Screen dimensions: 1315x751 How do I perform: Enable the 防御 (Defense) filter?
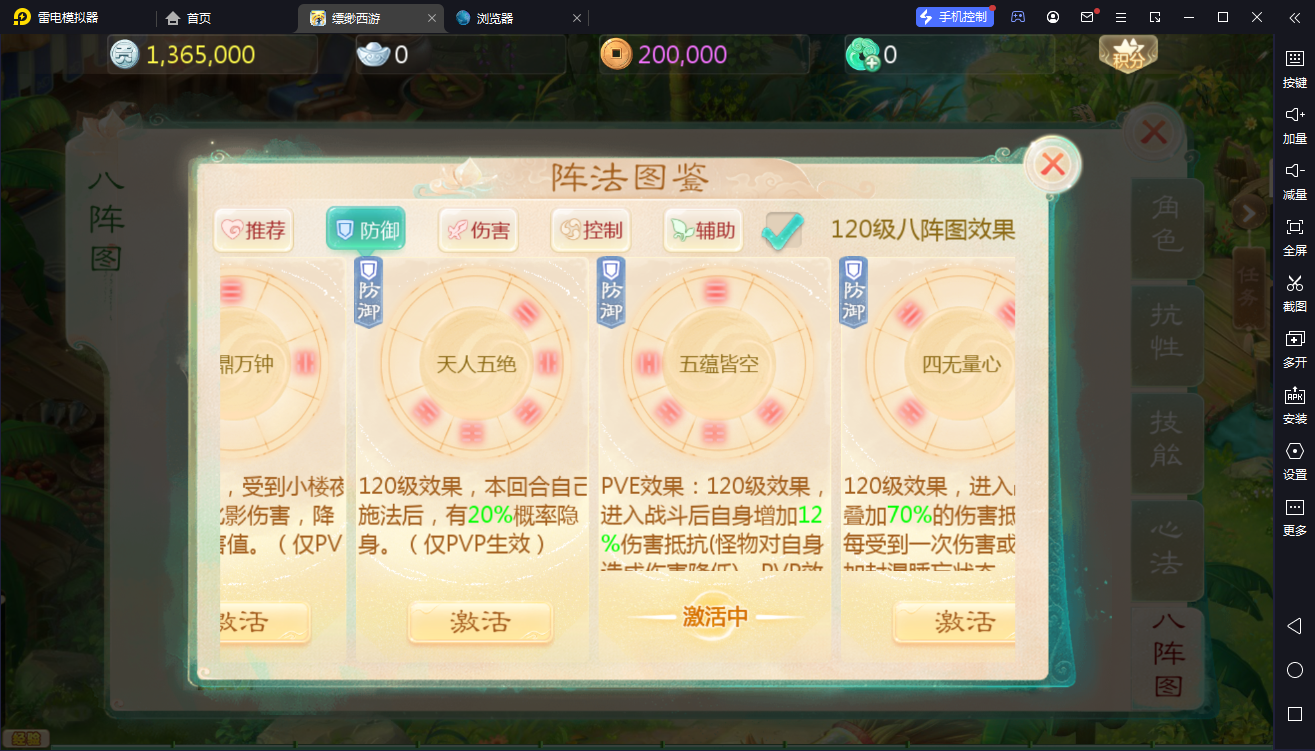366,230
